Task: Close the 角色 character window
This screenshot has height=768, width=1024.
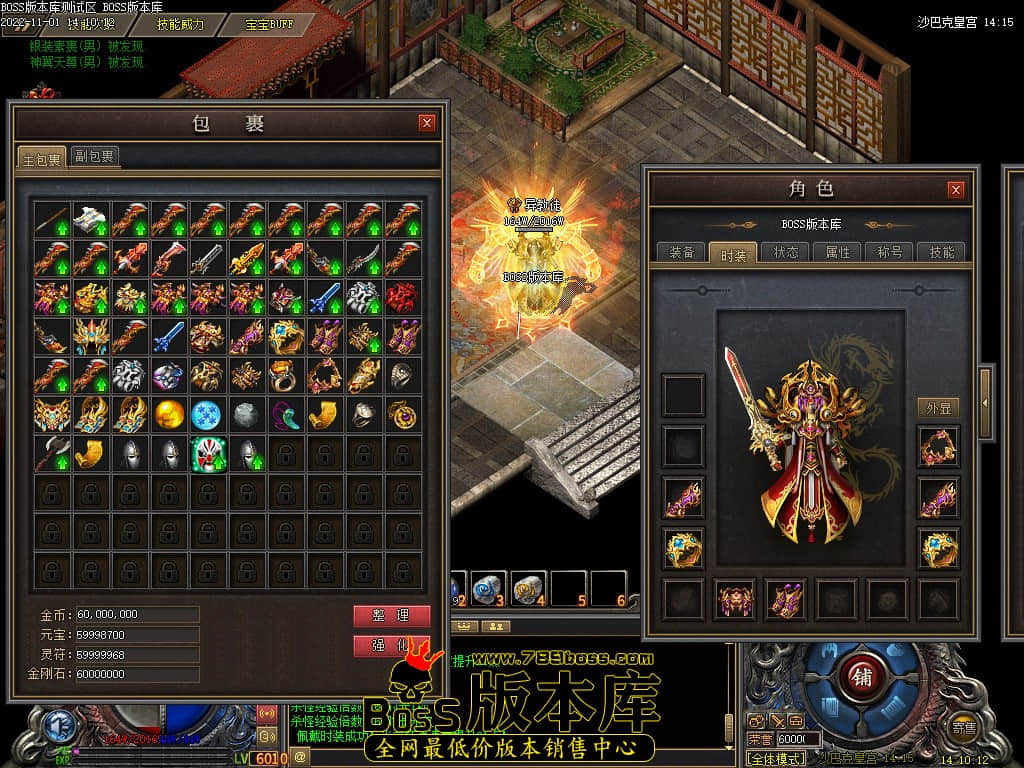Action: click(x=955, y=190)
